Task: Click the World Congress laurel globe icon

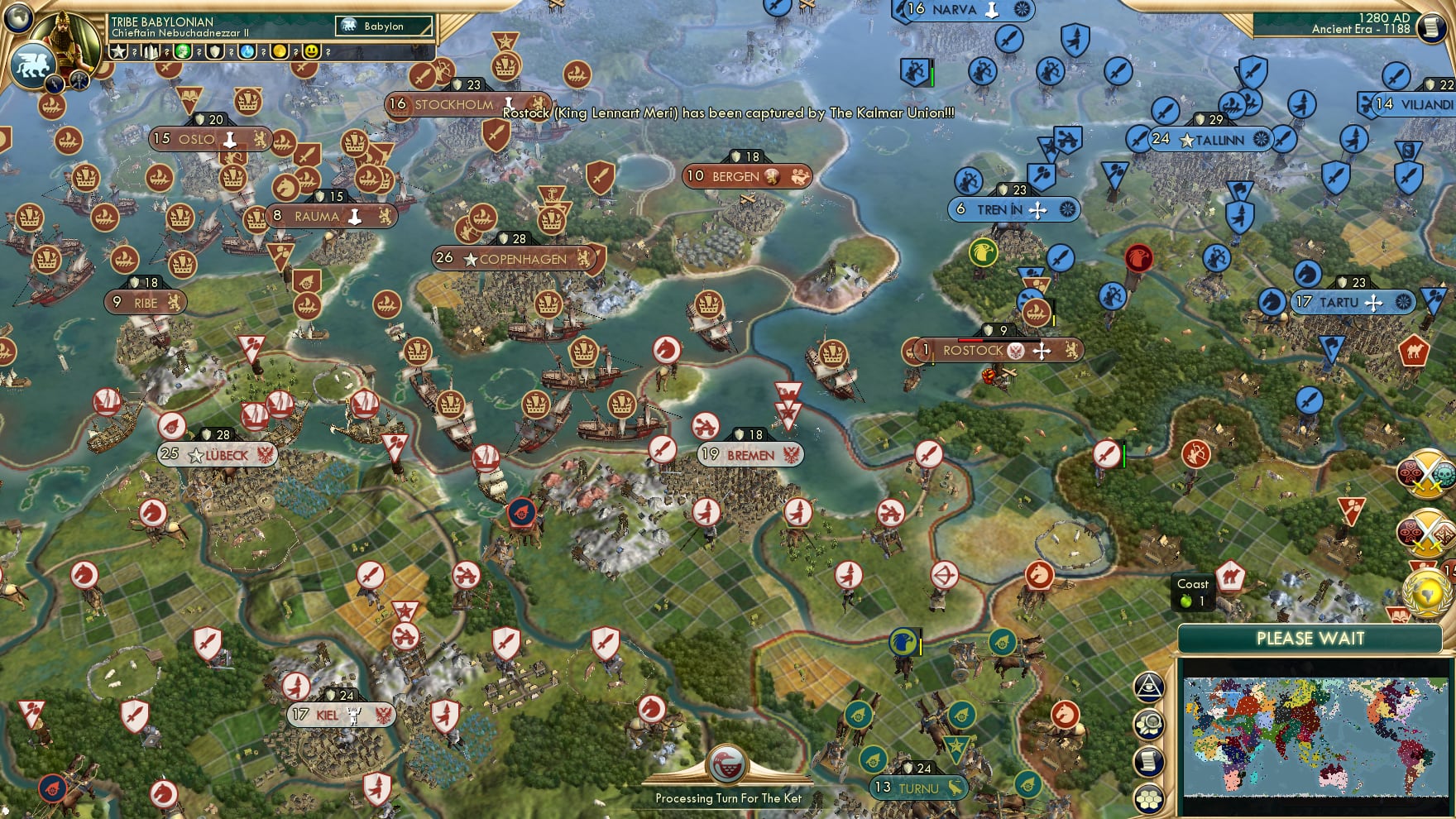Action: point(1426,591)
